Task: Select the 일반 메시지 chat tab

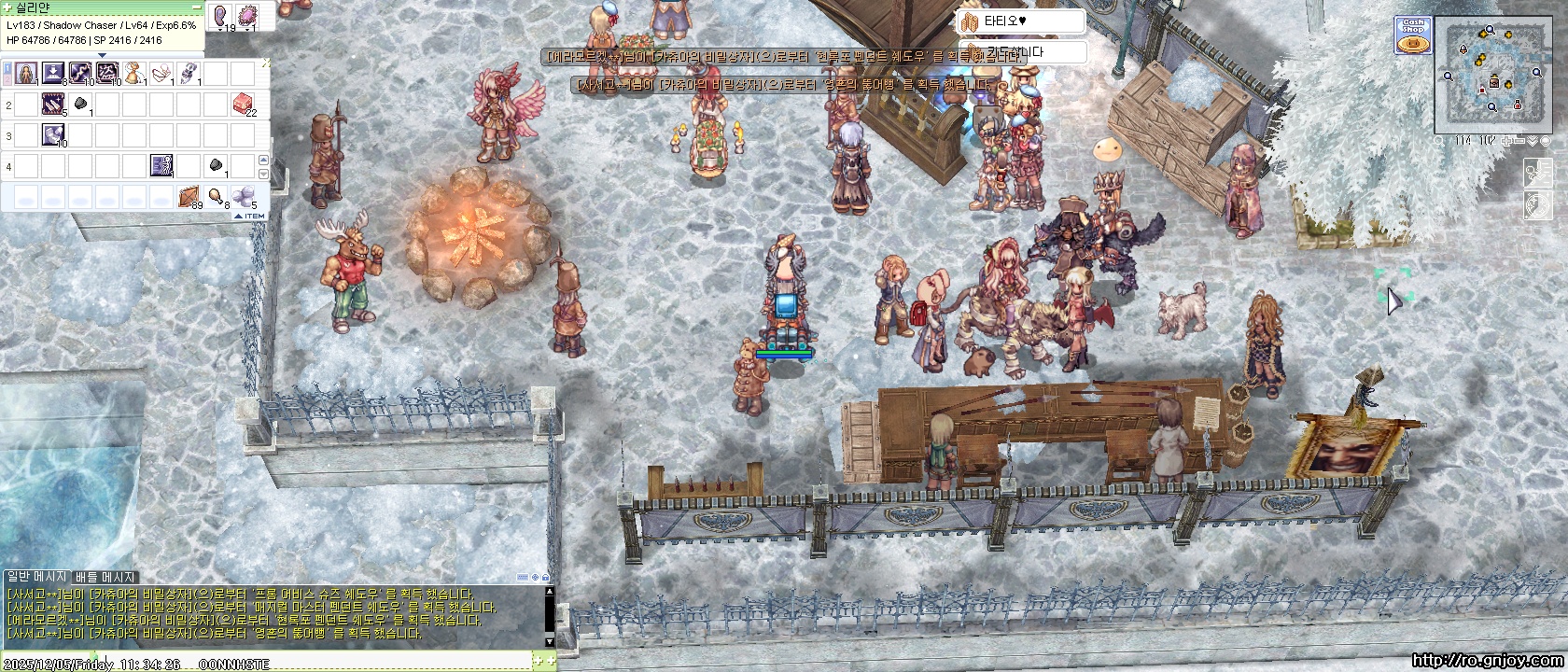Action: 37,578
